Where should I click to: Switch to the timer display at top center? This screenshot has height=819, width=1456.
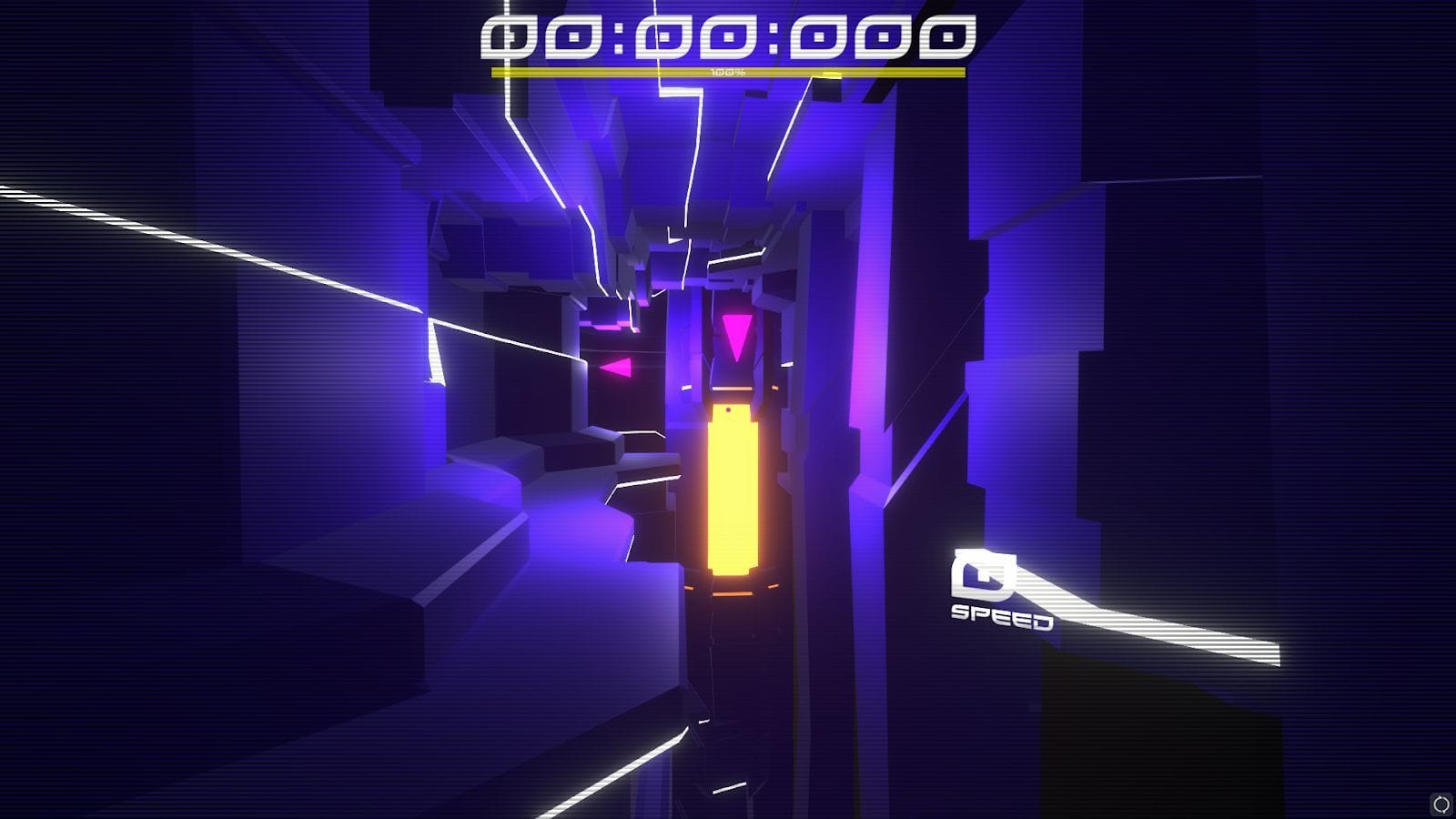tap(723, 38)
